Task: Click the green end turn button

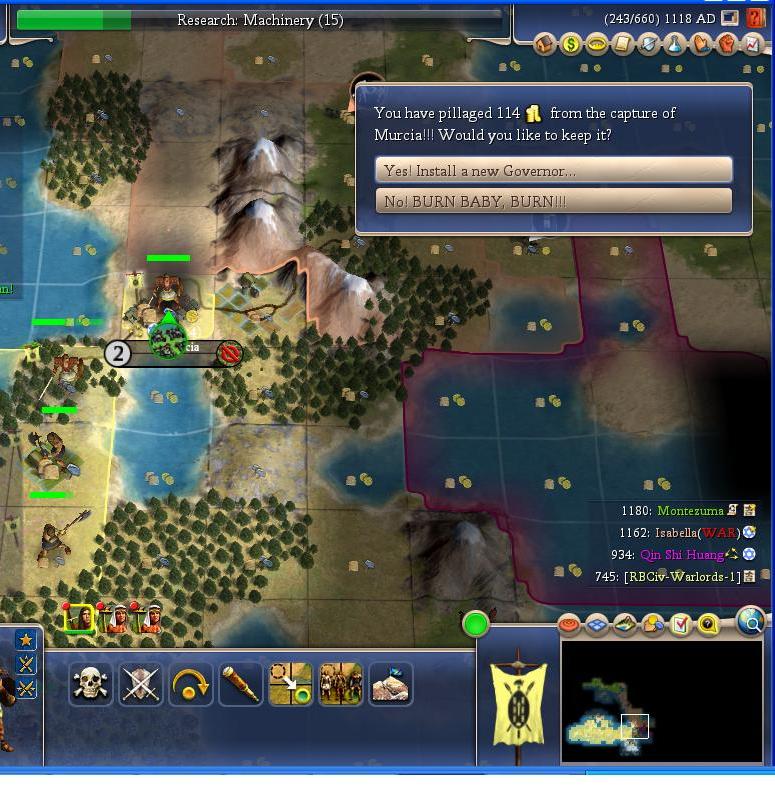Action: pyautogui.click(x=476, y=625)
